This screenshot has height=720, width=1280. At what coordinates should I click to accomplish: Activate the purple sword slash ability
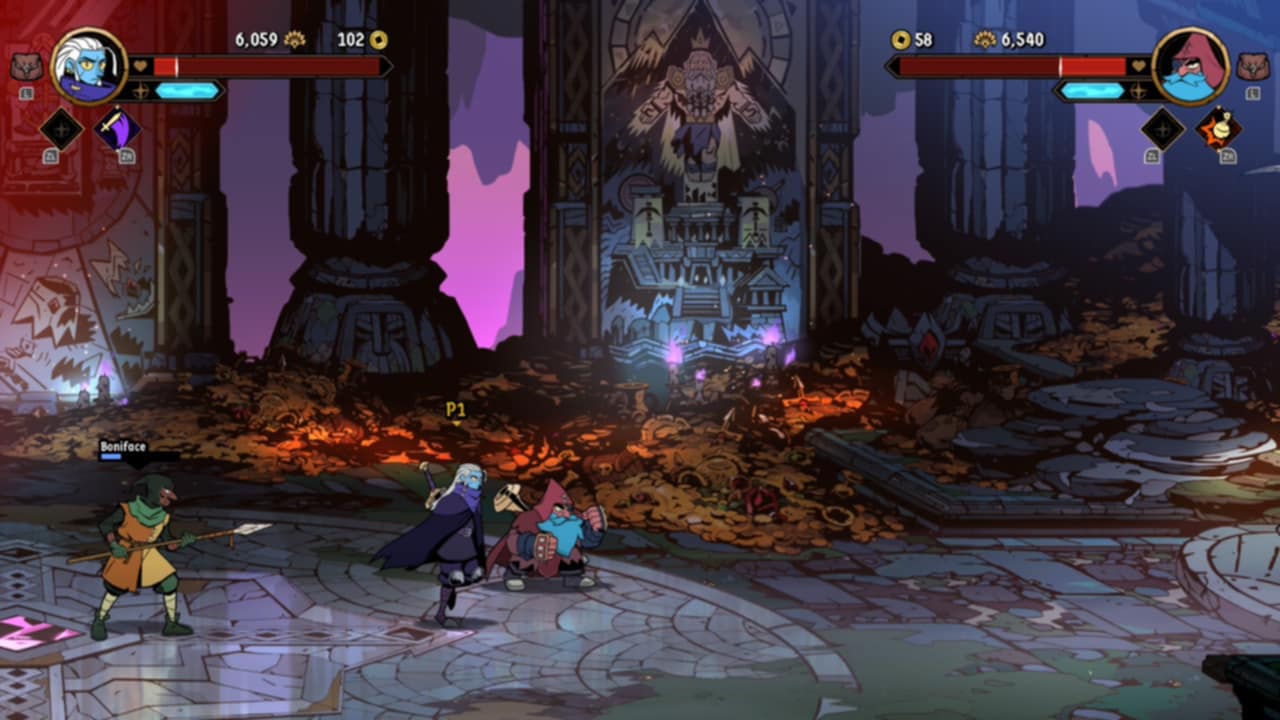pos(117,129)
